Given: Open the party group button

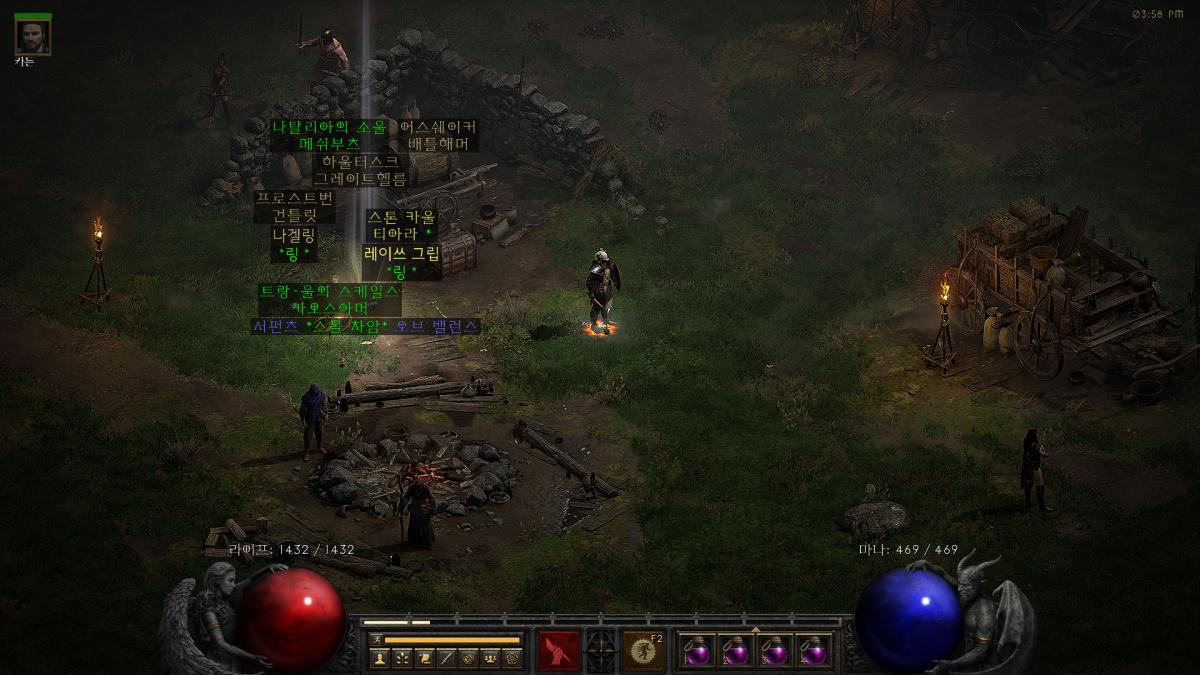Looking at the screenshot, I should (490, 658).
